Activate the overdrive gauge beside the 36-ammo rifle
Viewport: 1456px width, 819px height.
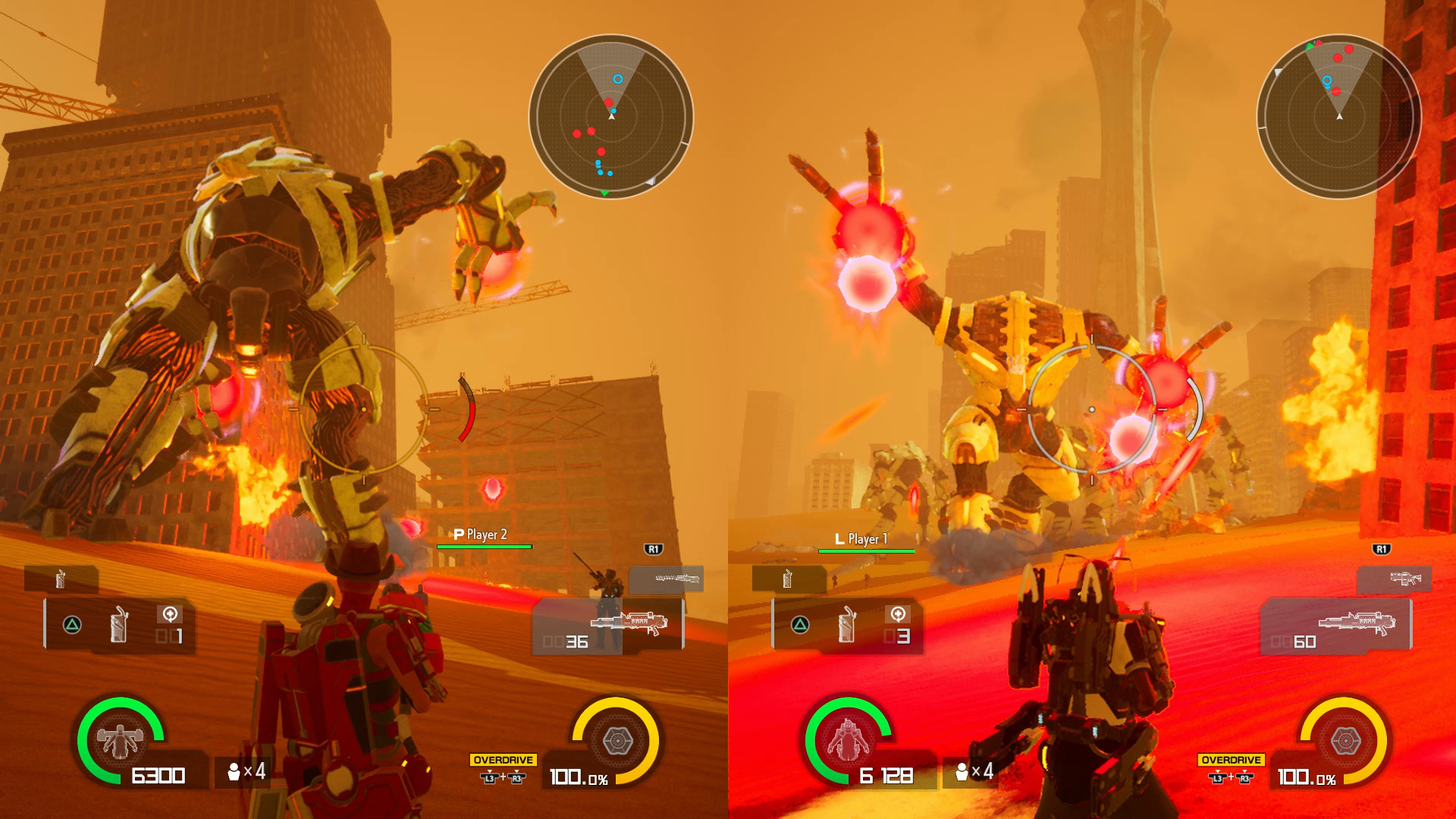(617, 741)
